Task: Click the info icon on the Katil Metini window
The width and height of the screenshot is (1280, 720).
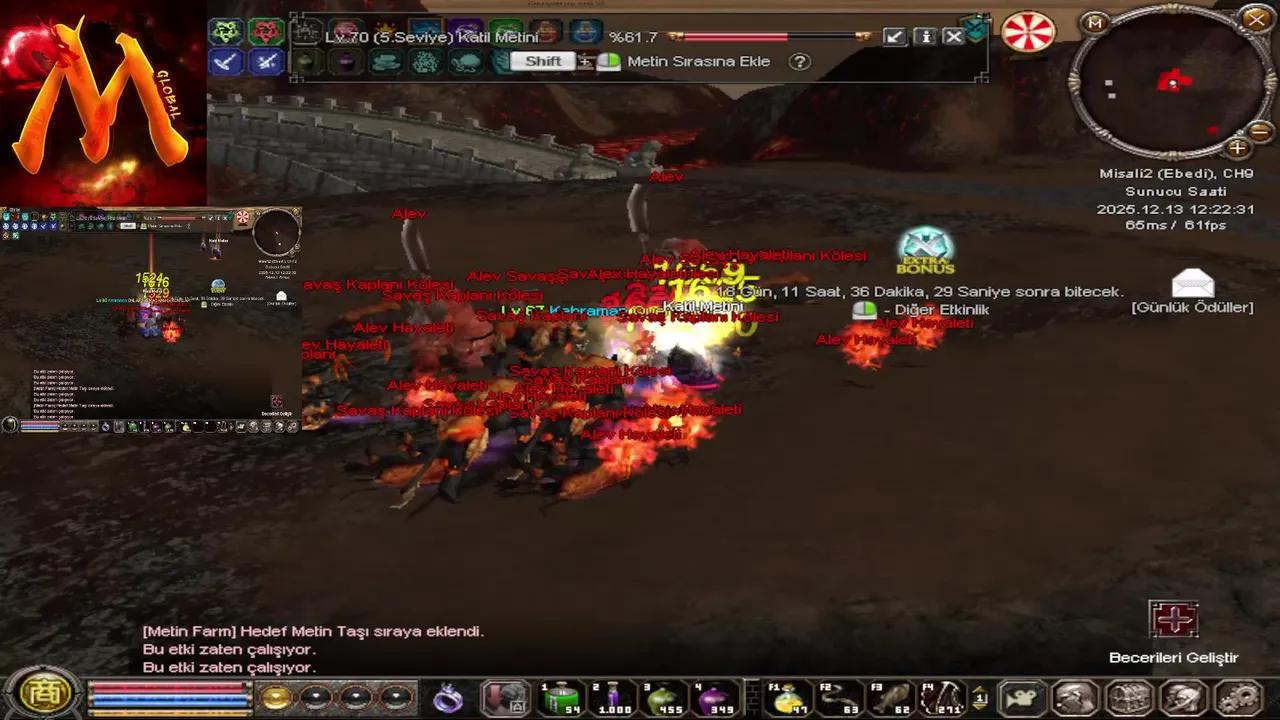Action: point(924,37)
